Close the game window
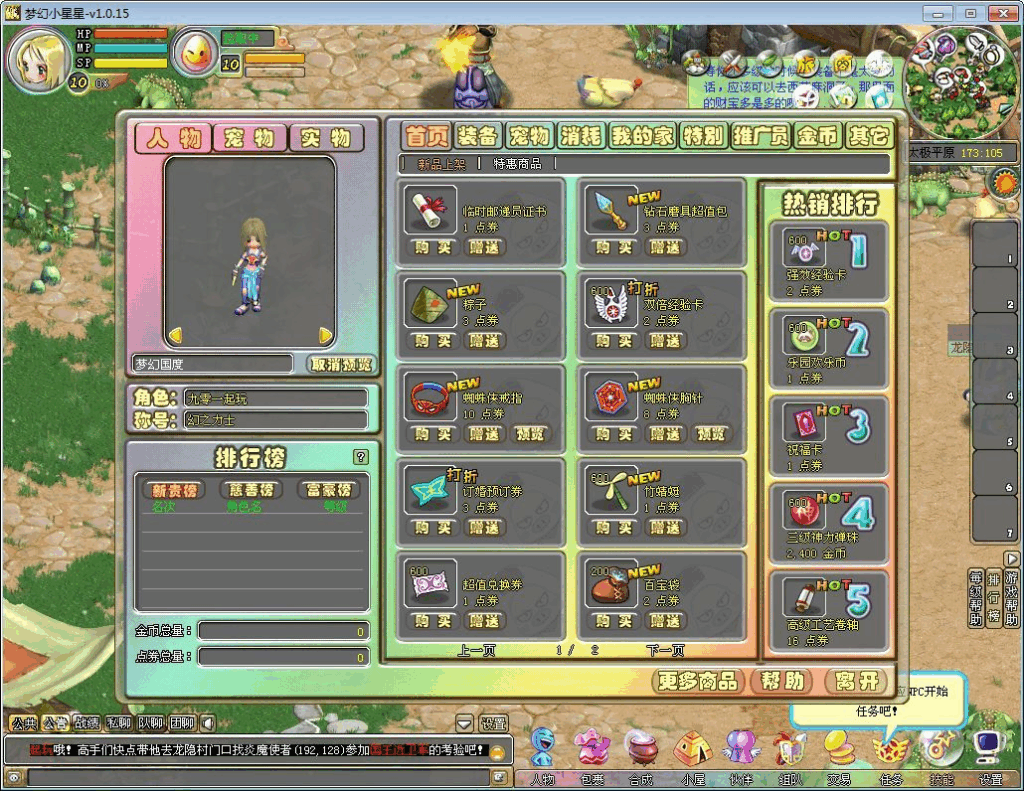The height and width of the screenshot is (791, 1024). [x=1001, y=13]
